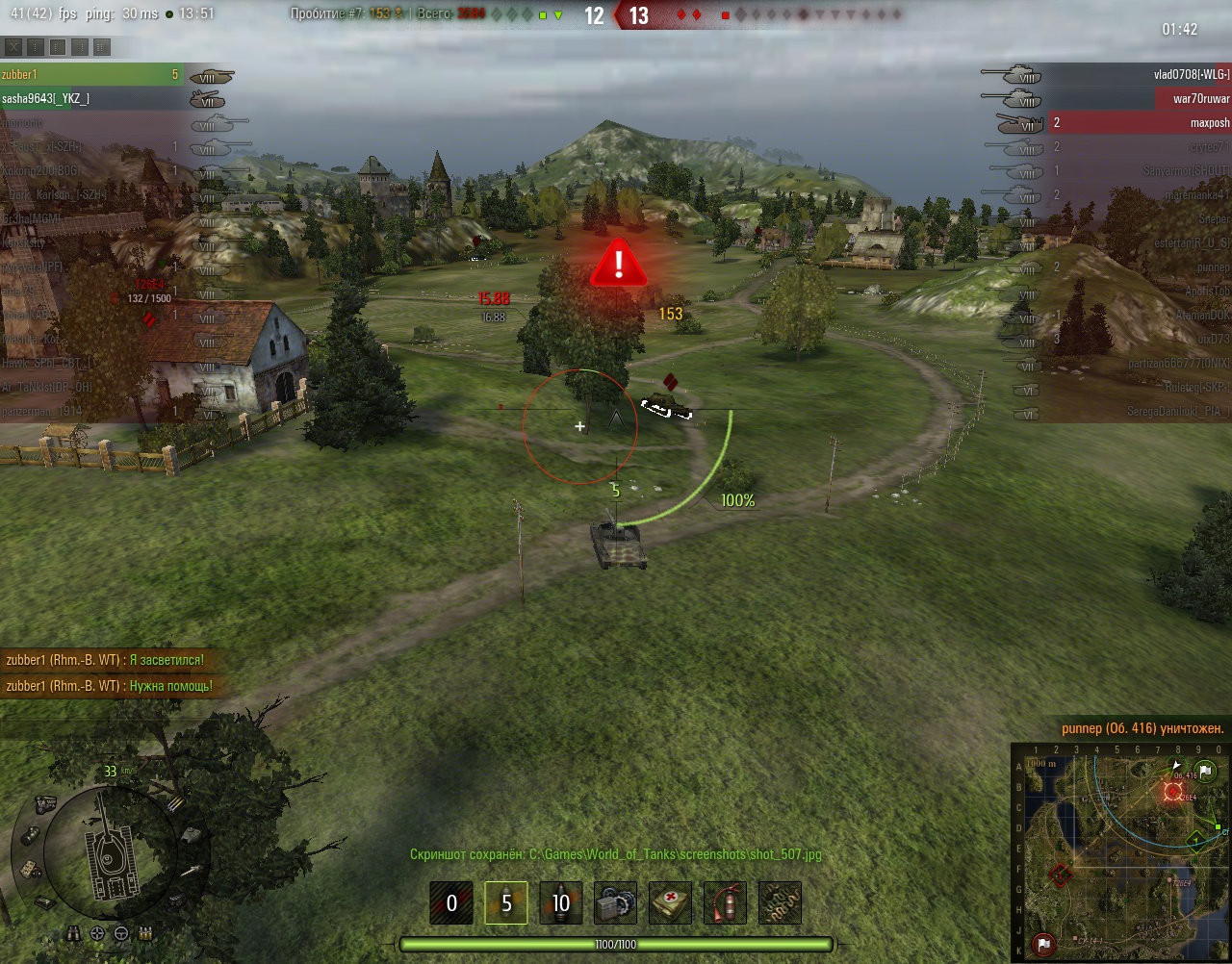
Task: Switch to the shell type with 10 rounds
Action: 561,903
